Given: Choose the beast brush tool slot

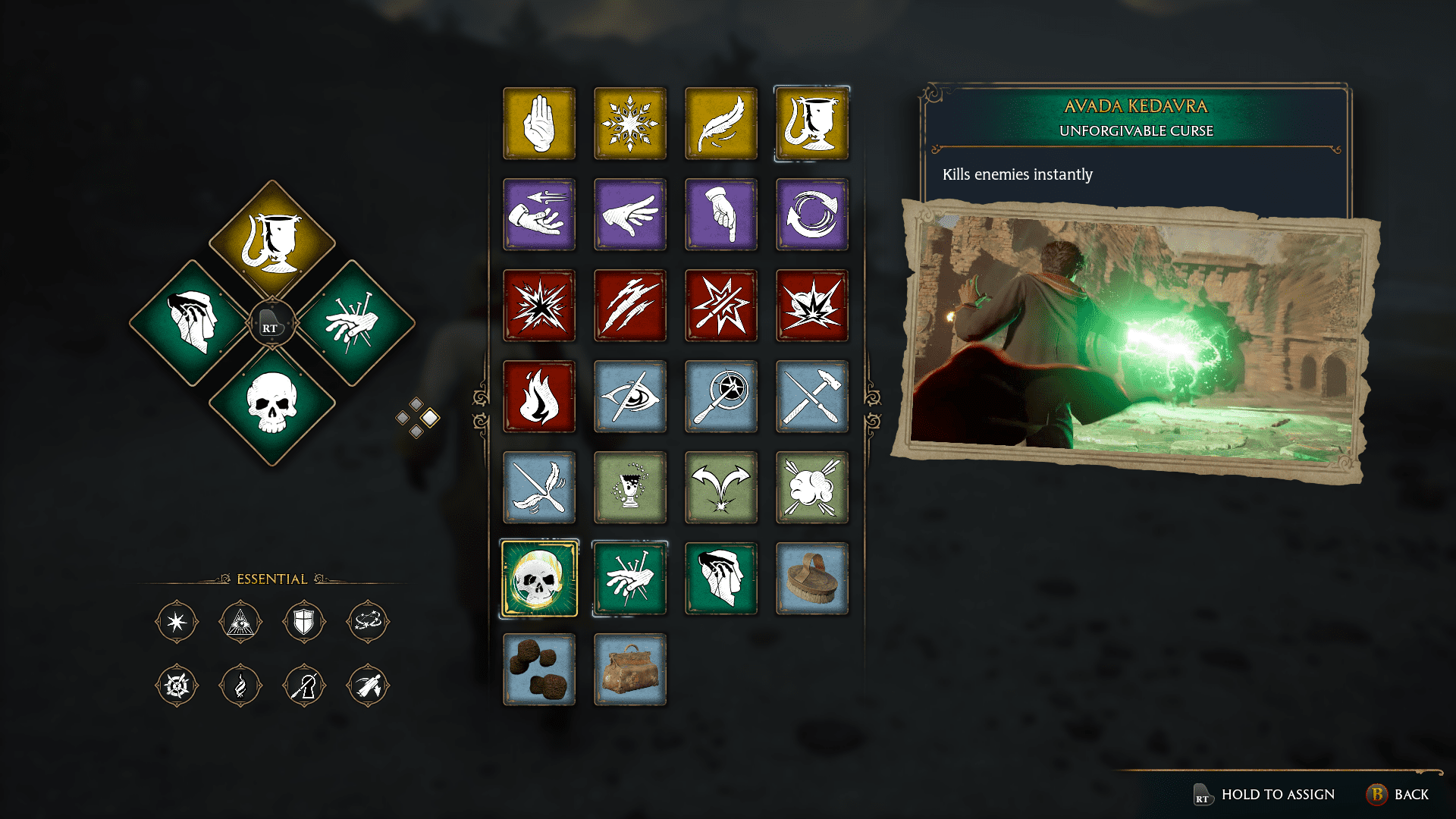Looking at the screenshot, I should point(812,579).
